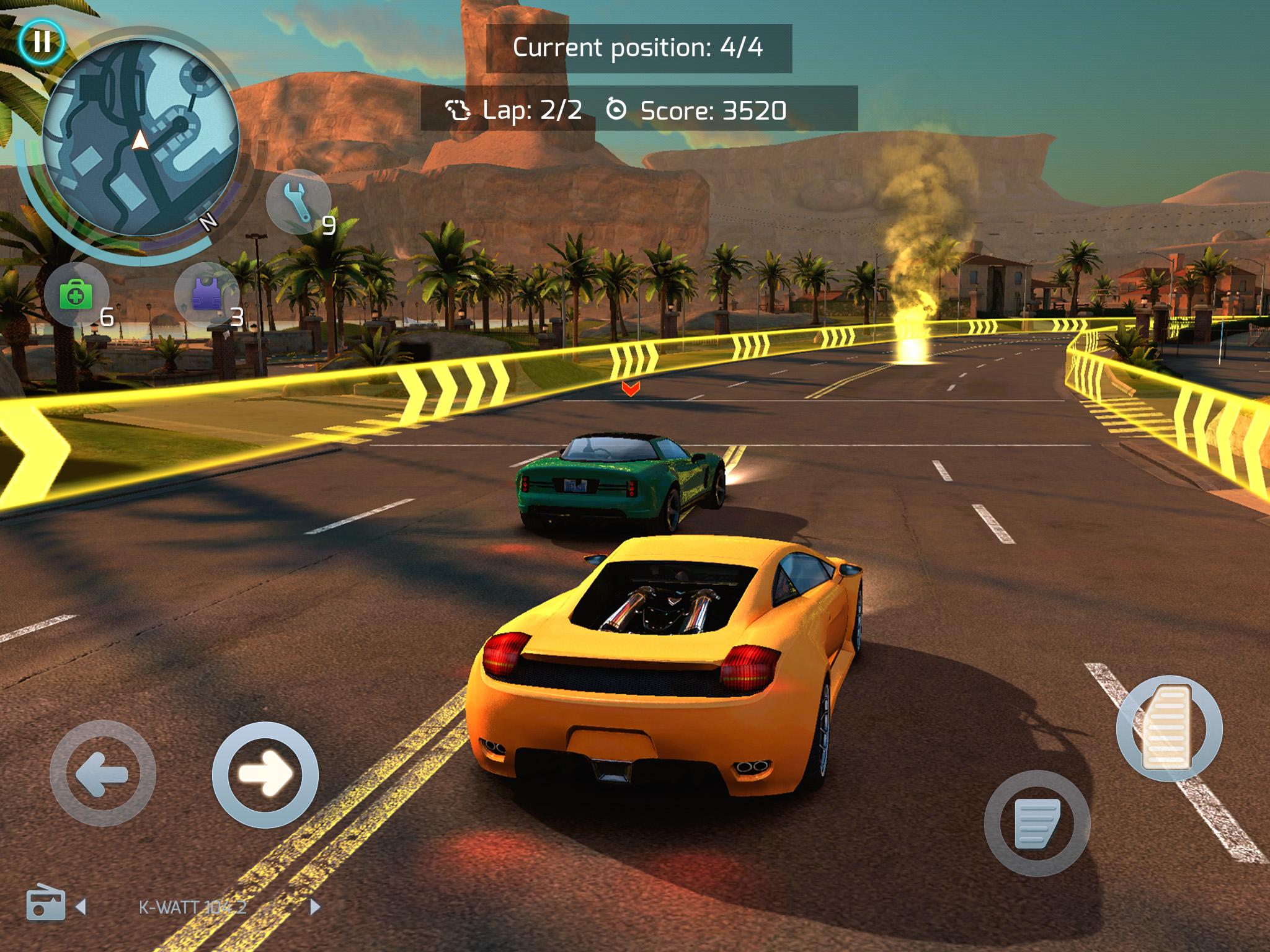Tap the accelerator pedal
The width and height of the screenshot is (1270, 952).
click(x=1169, y=729)
